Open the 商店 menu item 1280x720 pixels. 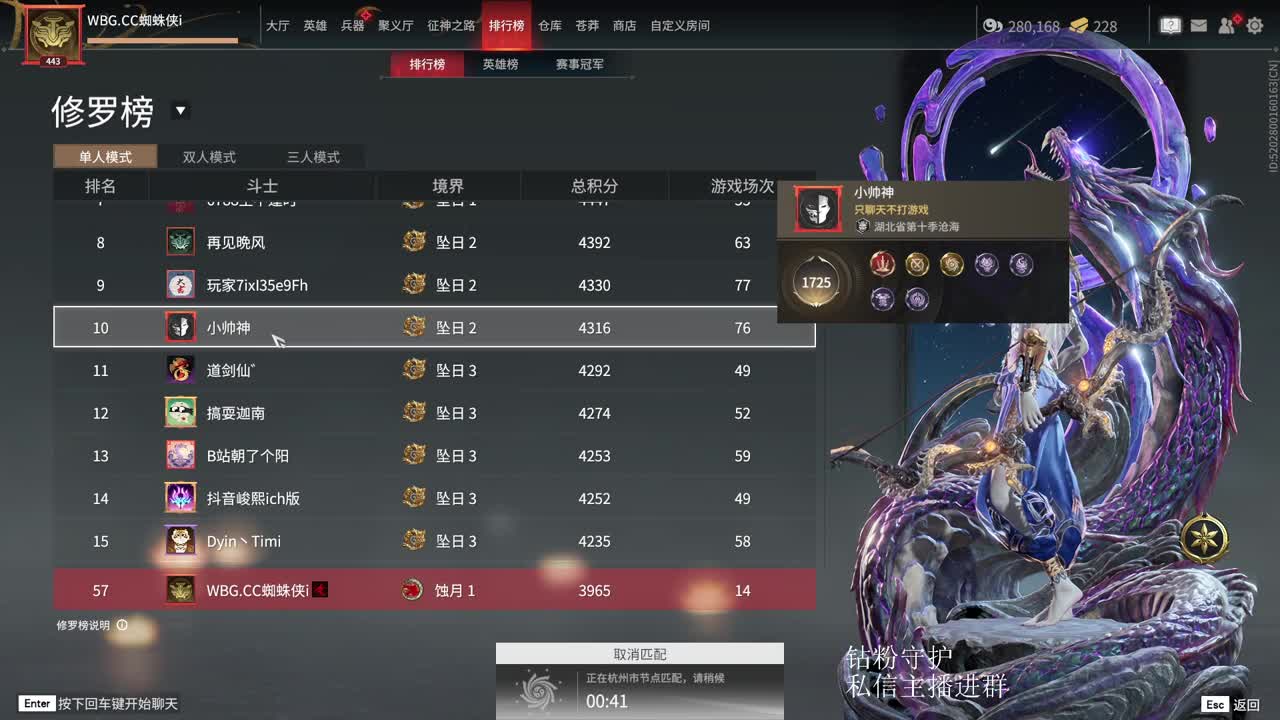point(624,26)
